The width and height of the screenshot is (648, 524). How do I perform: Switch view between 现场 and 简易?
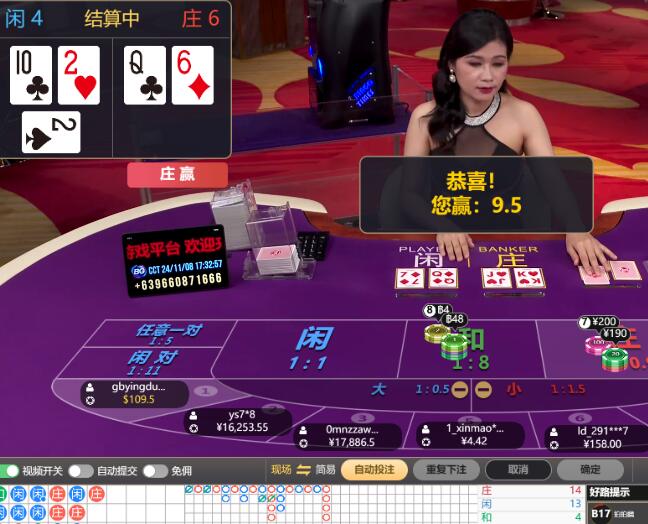point(303,470)
